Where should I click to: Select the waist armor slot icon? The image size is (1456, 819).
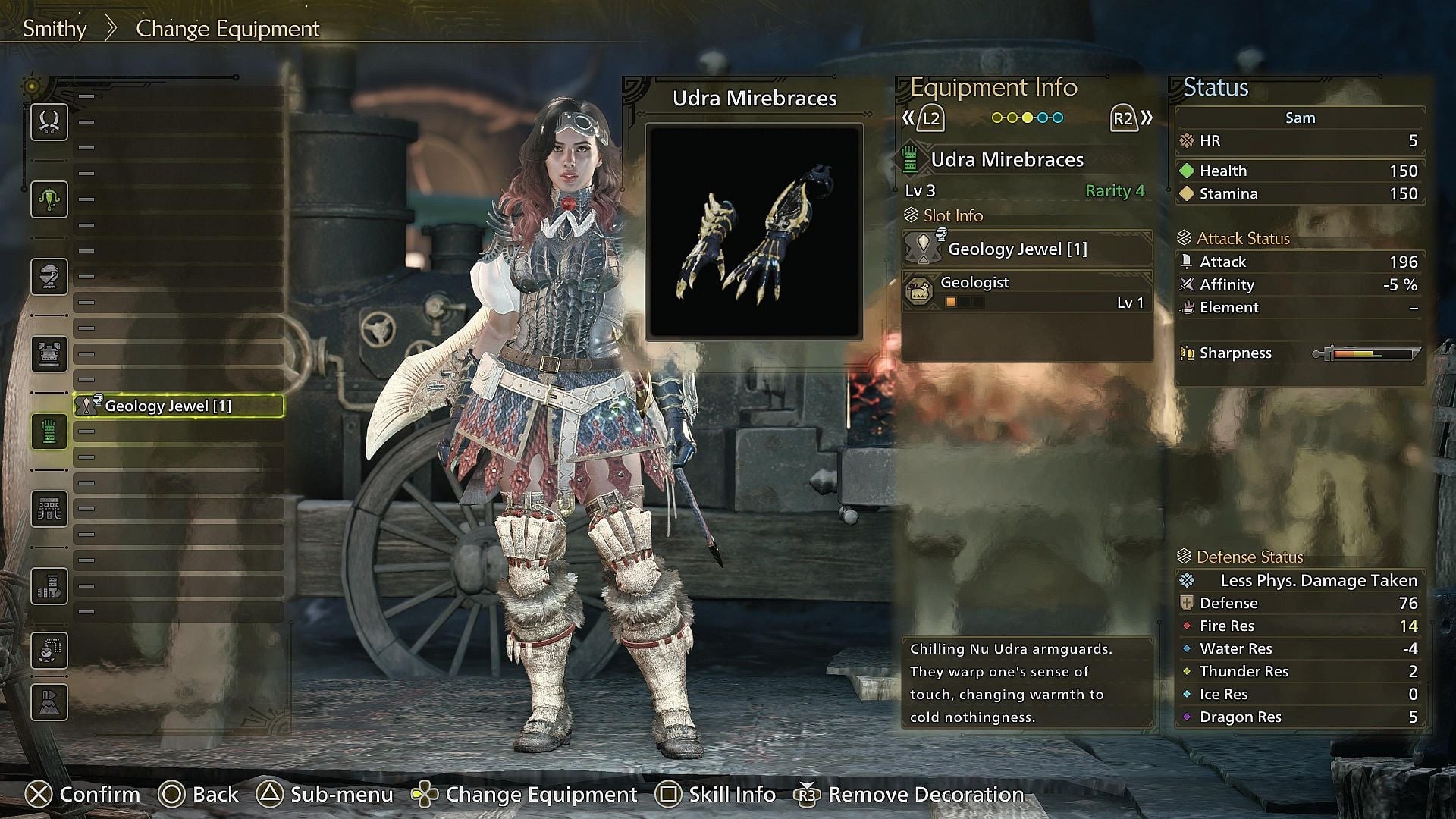tap(49, 509)
